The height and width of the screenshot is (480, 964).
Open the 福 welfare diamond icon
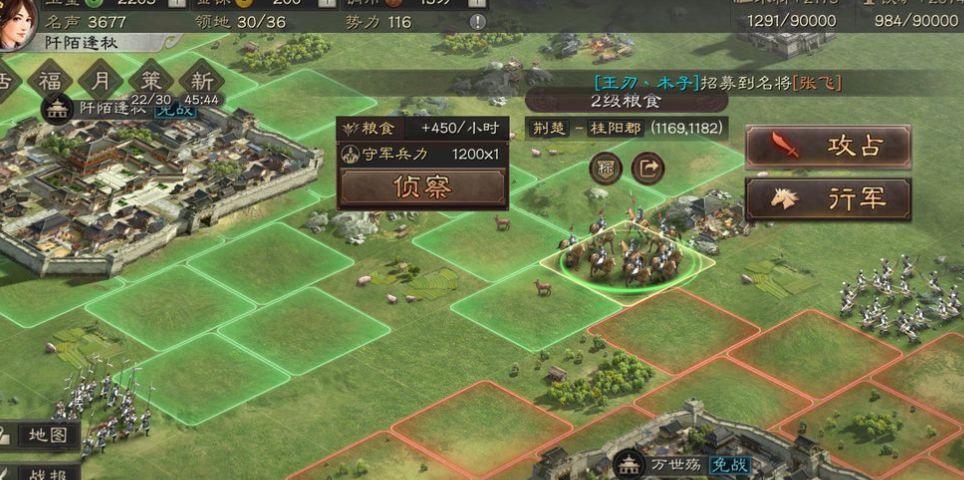(x=49, y=79)
